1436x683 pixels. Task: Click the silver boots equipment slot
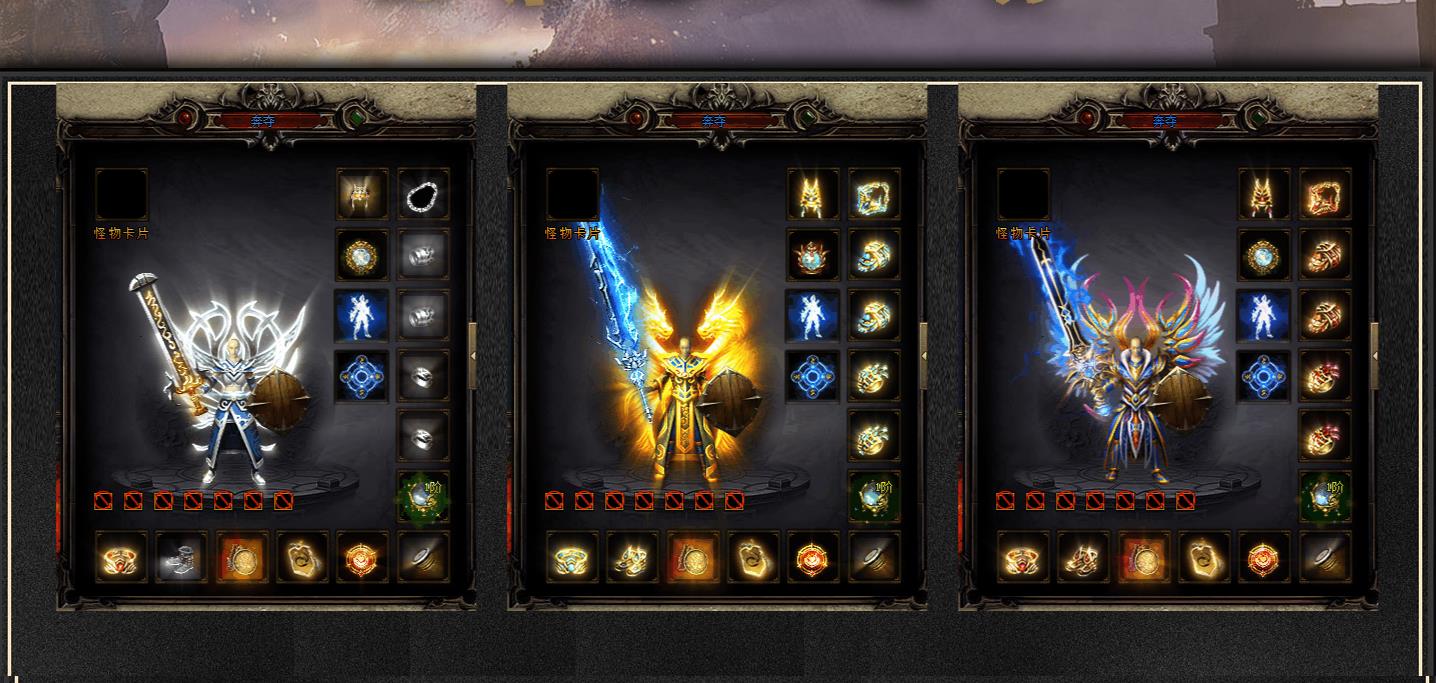click(182, 557)
